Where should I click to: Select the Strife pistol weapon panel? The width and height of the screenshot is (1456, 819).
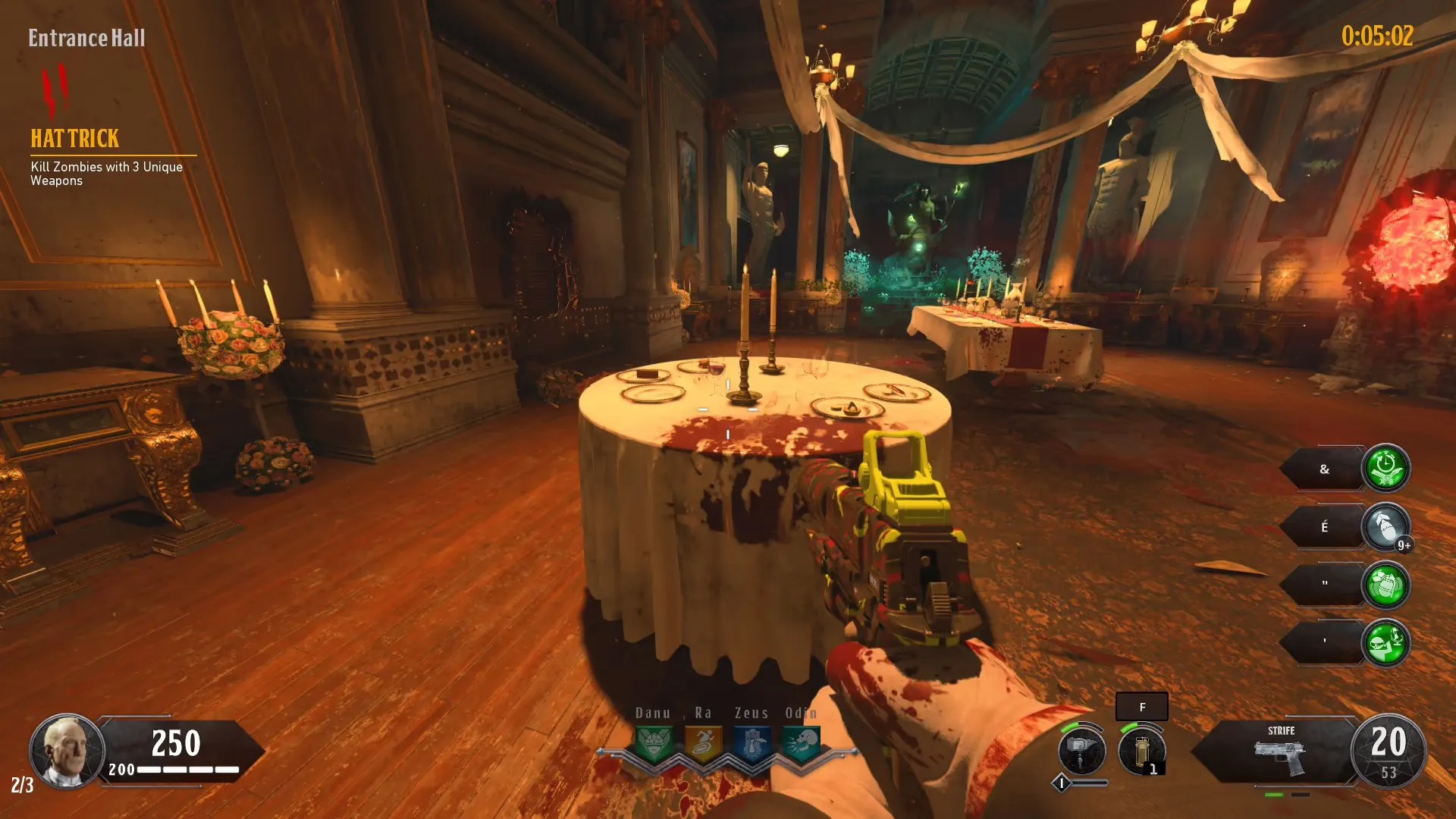[1280, 752]
